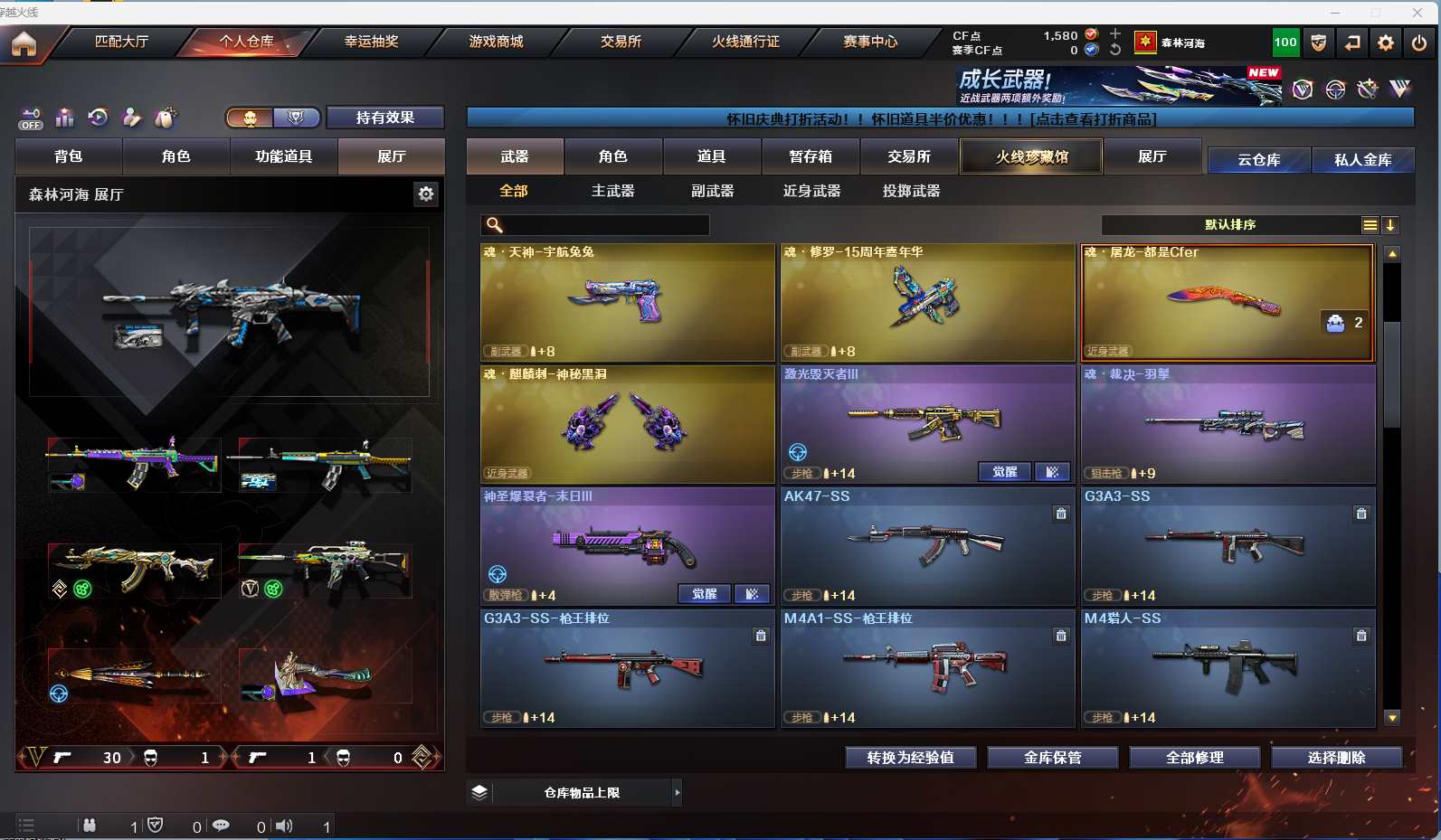This screenshot has height=840, width=1441.
Task: Choose the 魂·屠龙-都是Cfer knife tile
Action: tap(1228, 302)
